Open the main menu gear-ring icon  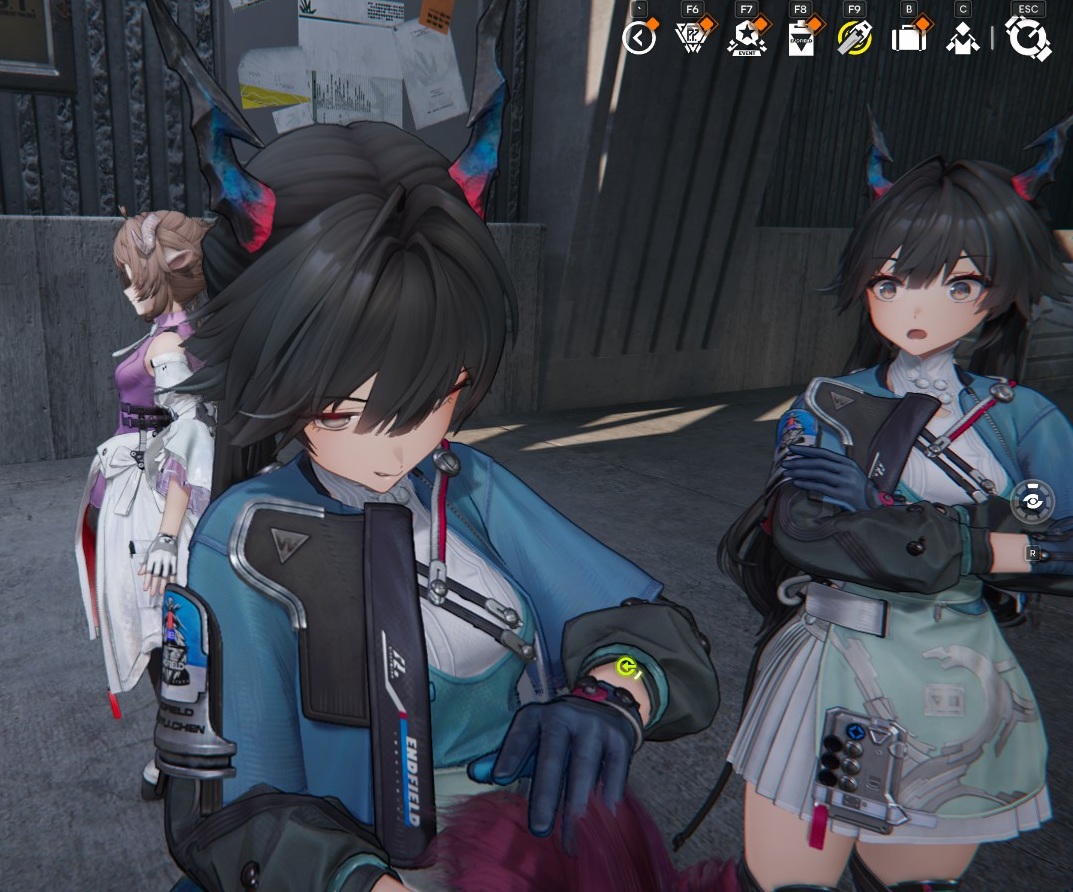[1028, 39]
